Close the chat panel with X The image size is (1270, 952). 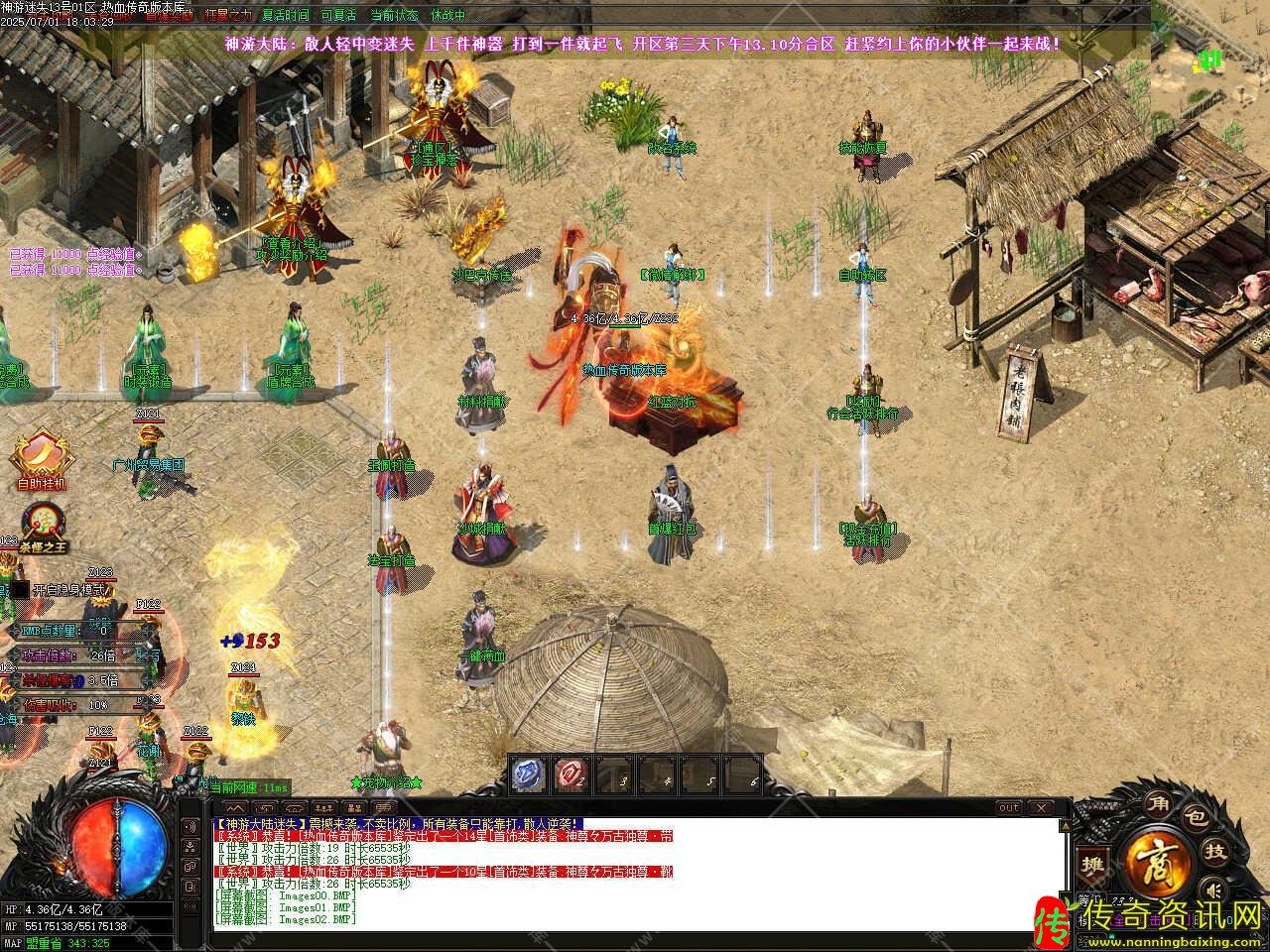pos(1043,808)
